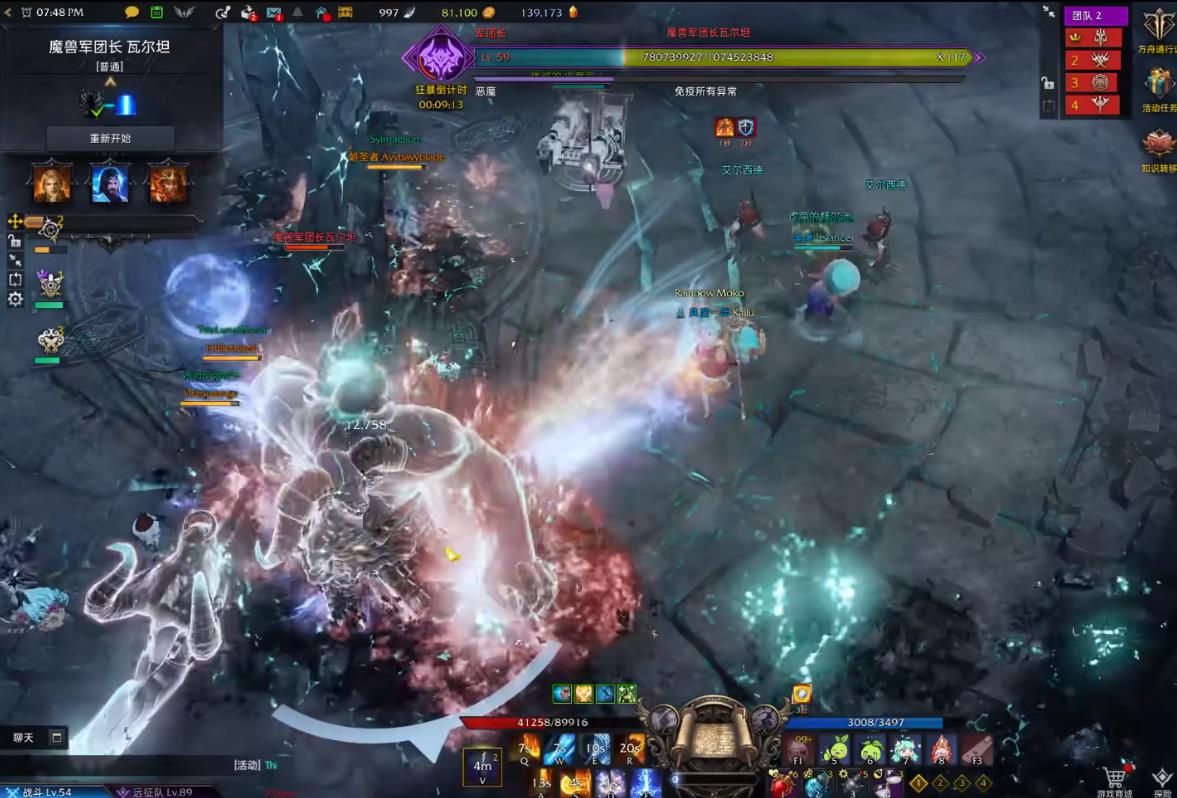This screenshot has width=1177, height=798.
Task: Use the red health potion slot
Action: click(780, 782)
